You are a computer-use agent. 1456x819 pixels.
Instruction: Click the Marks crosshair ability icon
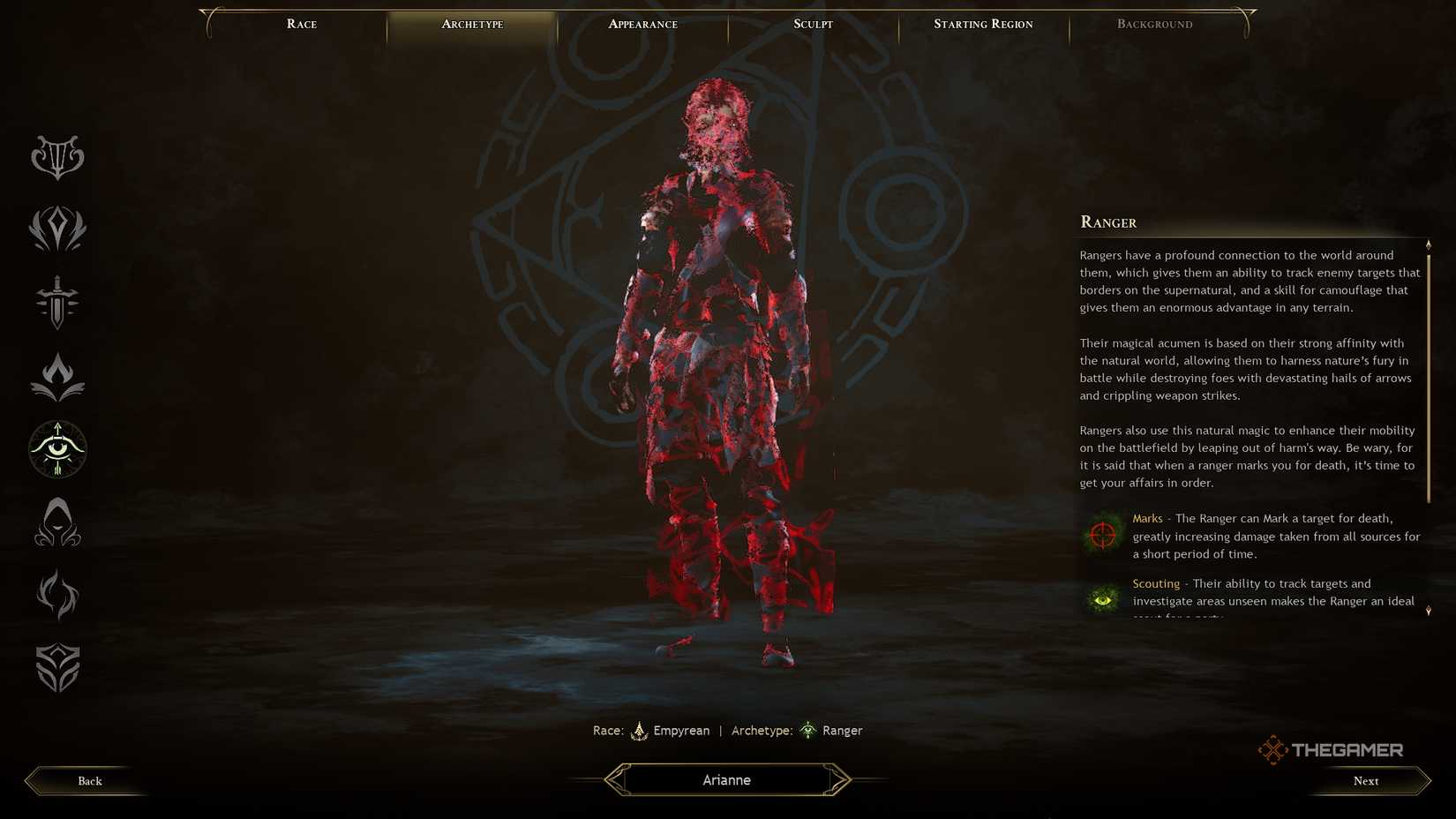click(1100, 534)
